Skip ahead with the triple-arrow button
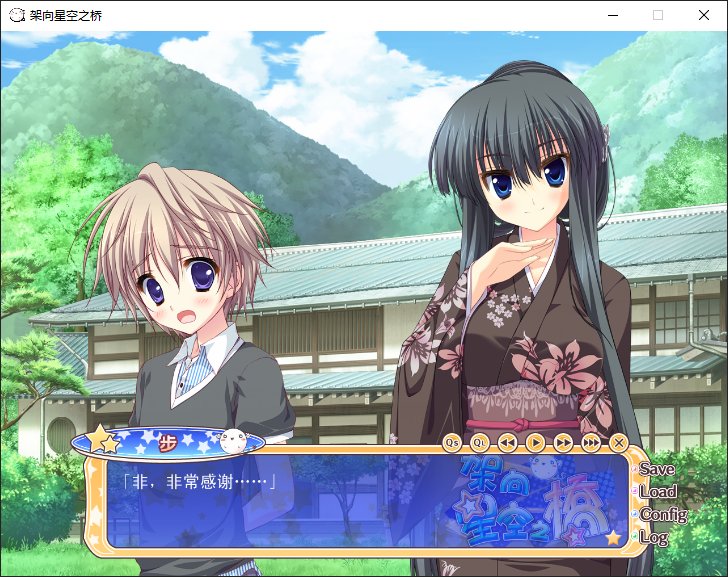This screenshot has width=728, height=577. click(x=592, y=441)
